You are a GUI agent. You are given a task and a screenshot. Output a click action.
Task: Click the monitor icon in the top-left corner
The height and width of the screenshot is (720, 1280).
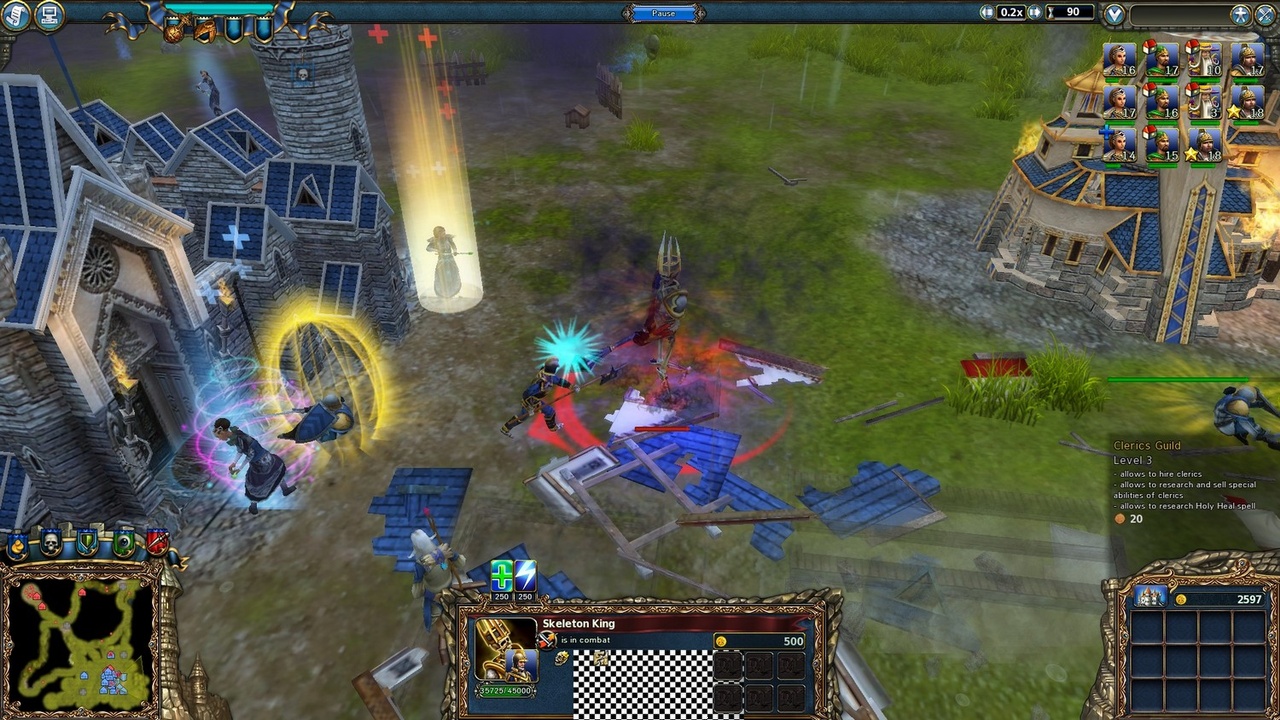(x=49, y=15)
